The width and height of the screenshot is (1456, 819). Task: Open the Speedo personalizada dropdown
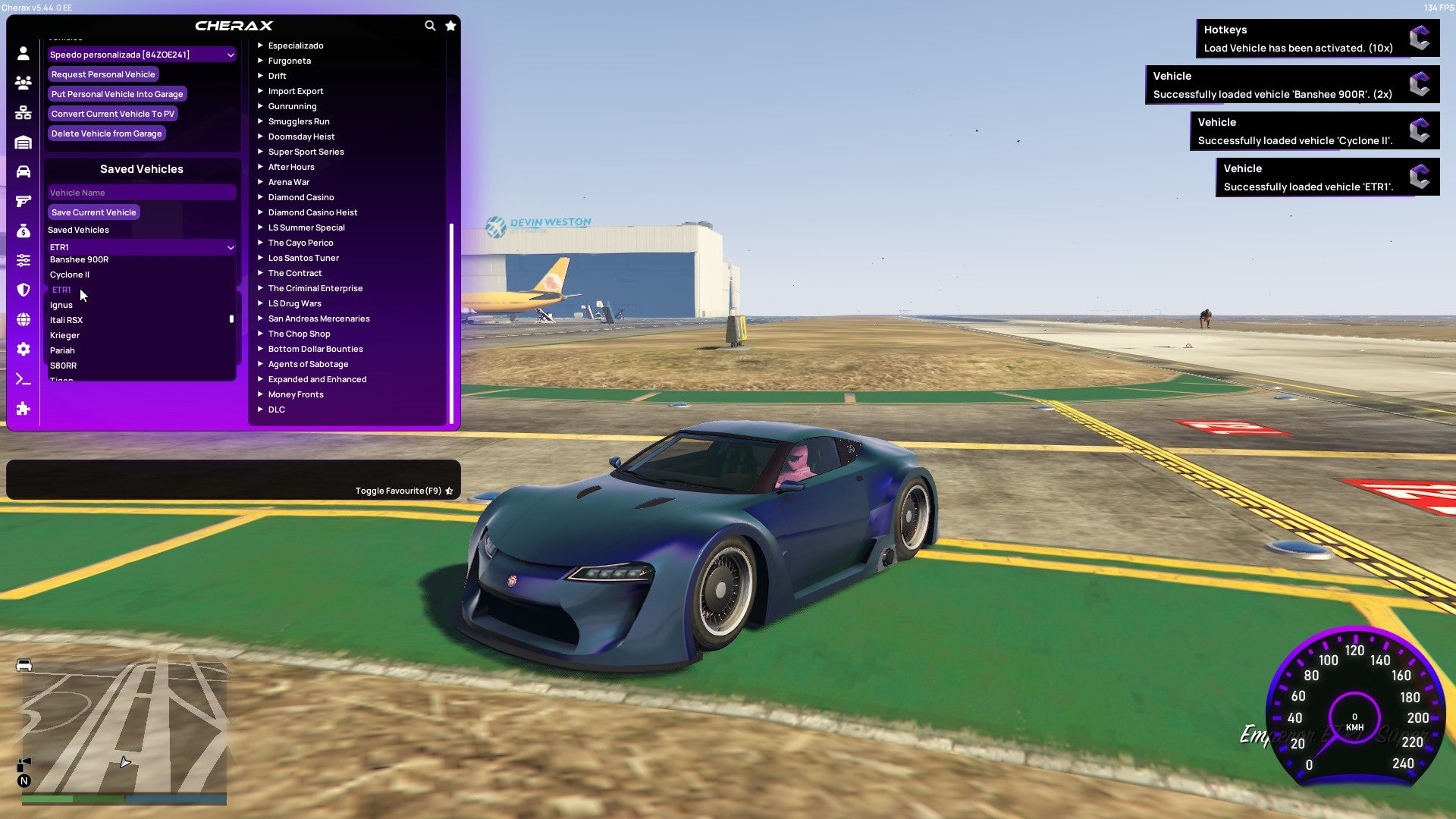141,54
